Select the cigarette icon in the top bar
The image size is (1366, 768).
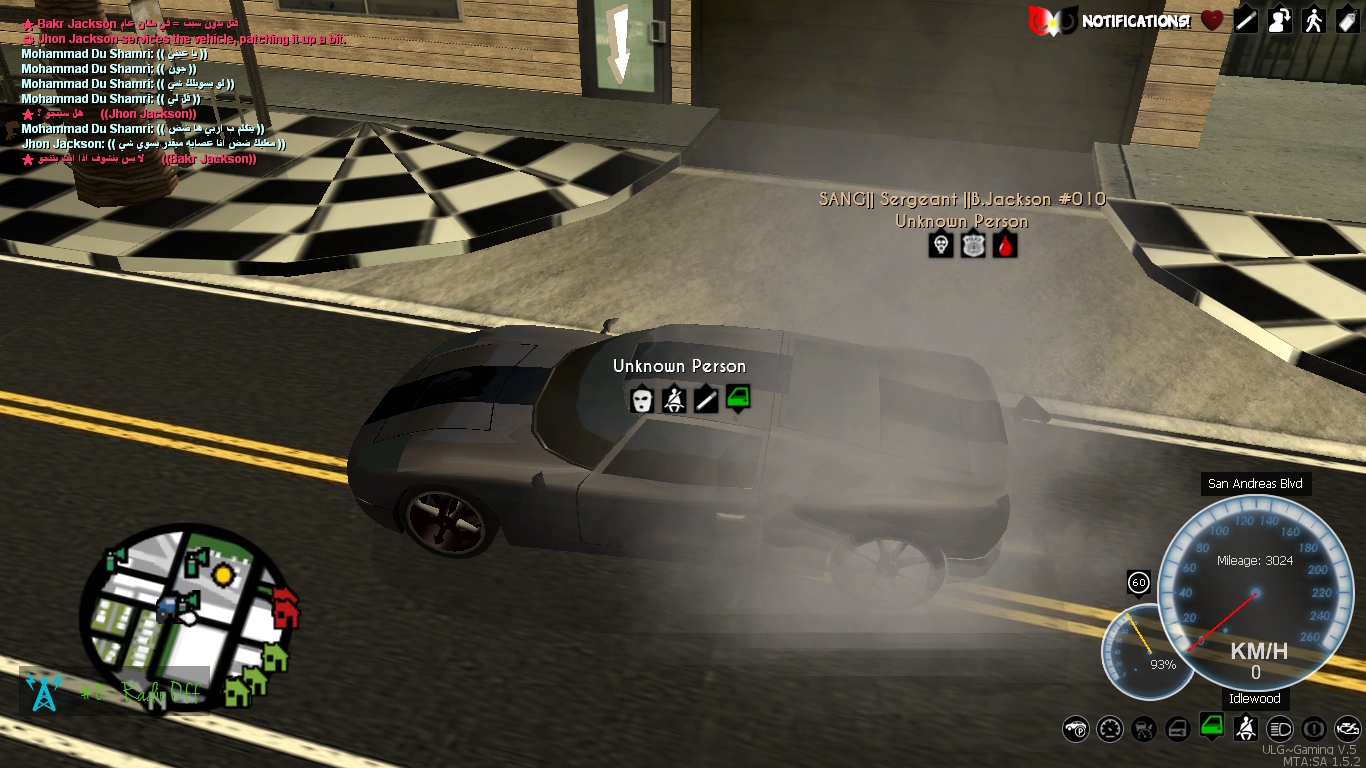click(1246, 20)
